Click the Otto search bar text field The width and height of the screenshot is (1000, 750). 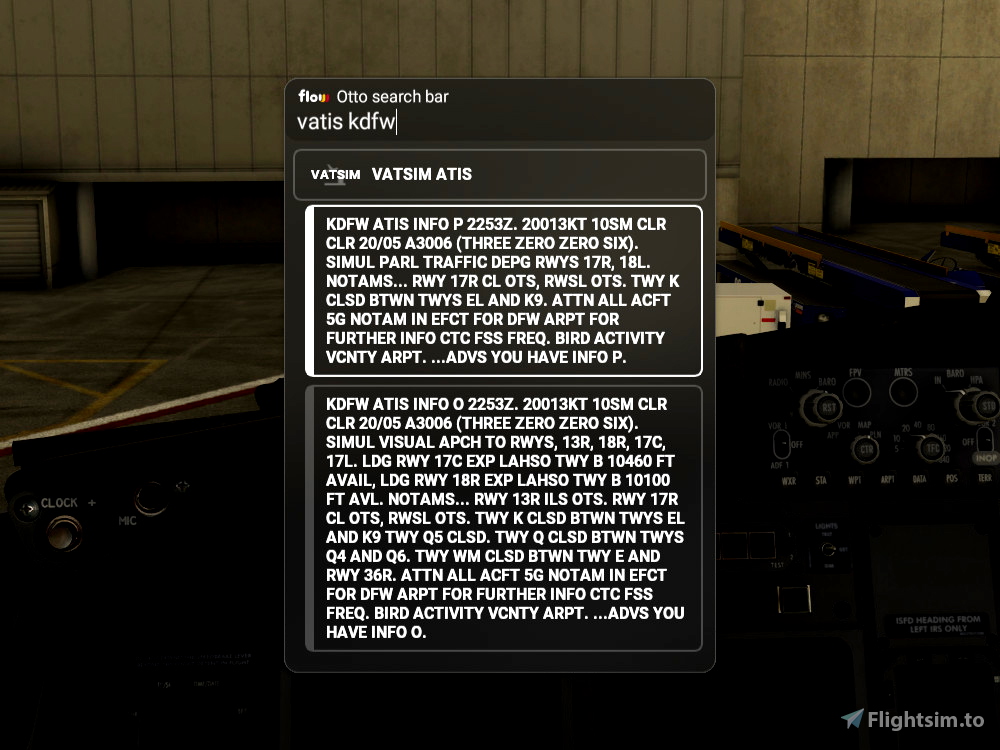pos(500,122)
